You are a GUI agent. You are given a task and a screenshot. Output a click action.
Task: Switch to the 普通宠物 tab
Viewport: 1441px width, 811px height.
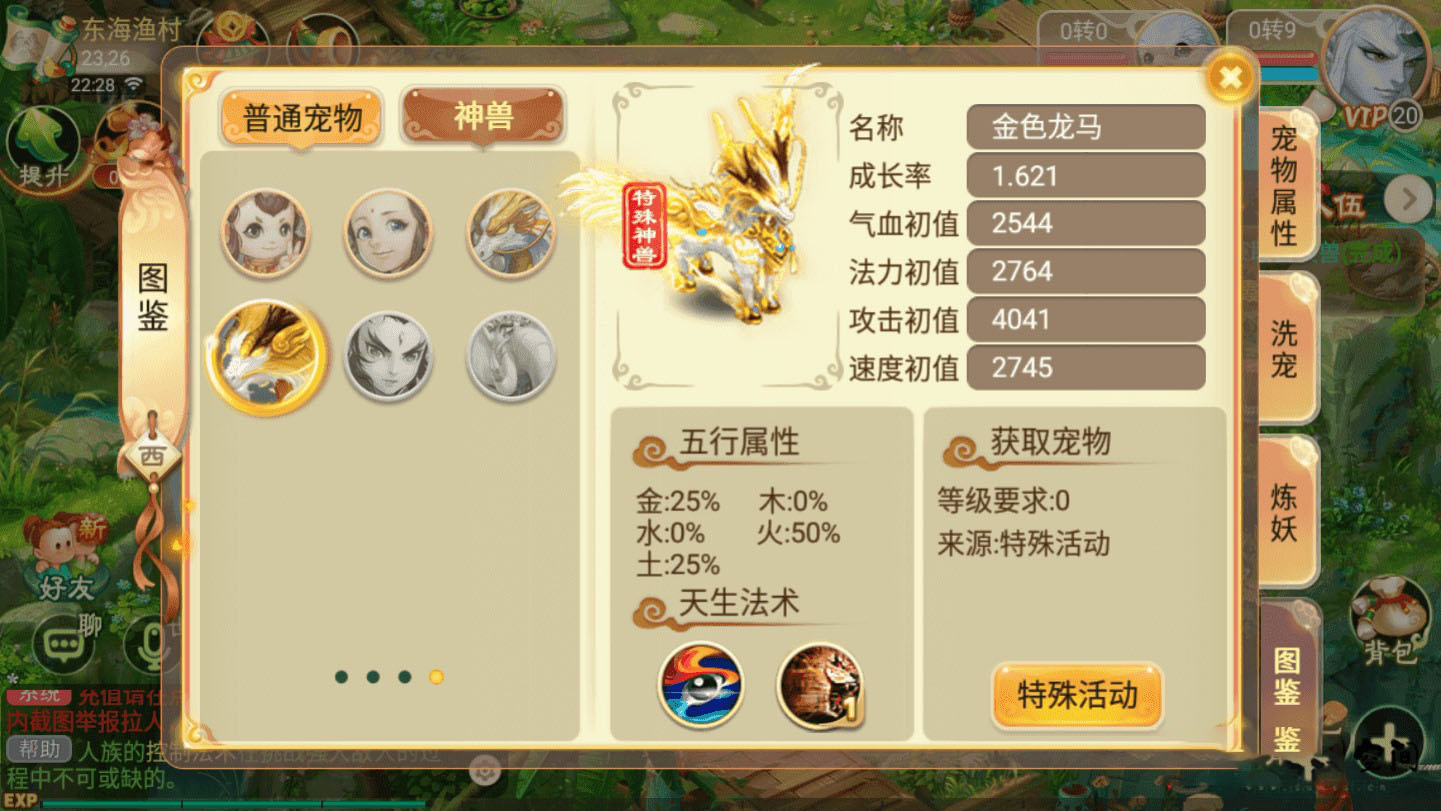coord(300,116)
